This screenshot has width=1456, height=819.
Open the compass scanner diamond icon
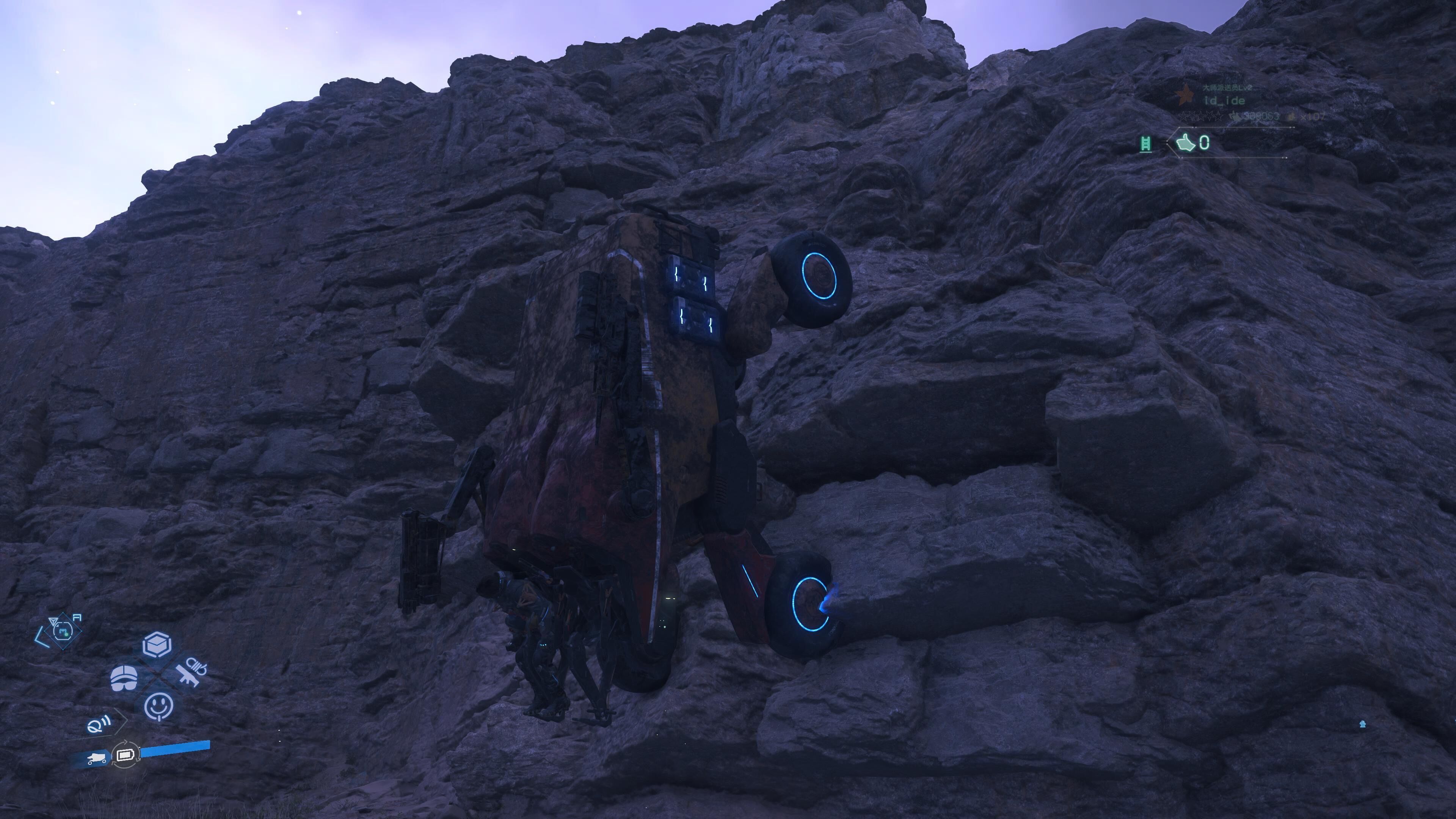coord(62,629)
